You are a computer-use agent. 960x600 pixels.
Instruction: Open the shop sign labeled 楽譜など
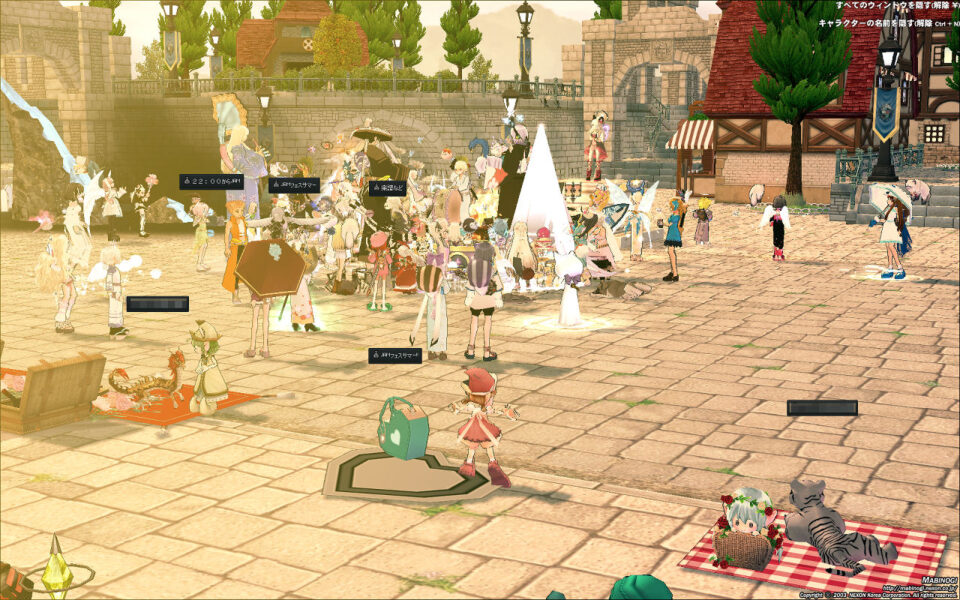click(388, 188)
